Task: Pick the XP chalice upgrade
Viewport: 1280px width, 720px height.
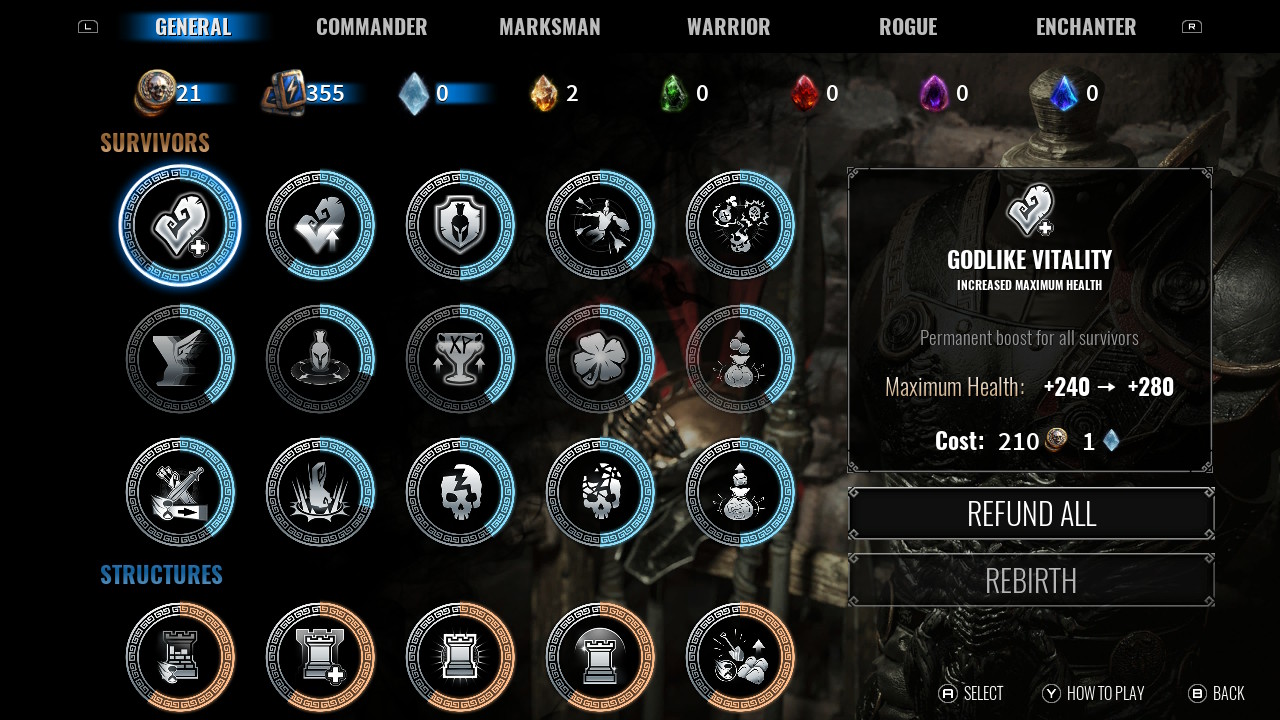Action: [x=460, y=359]
